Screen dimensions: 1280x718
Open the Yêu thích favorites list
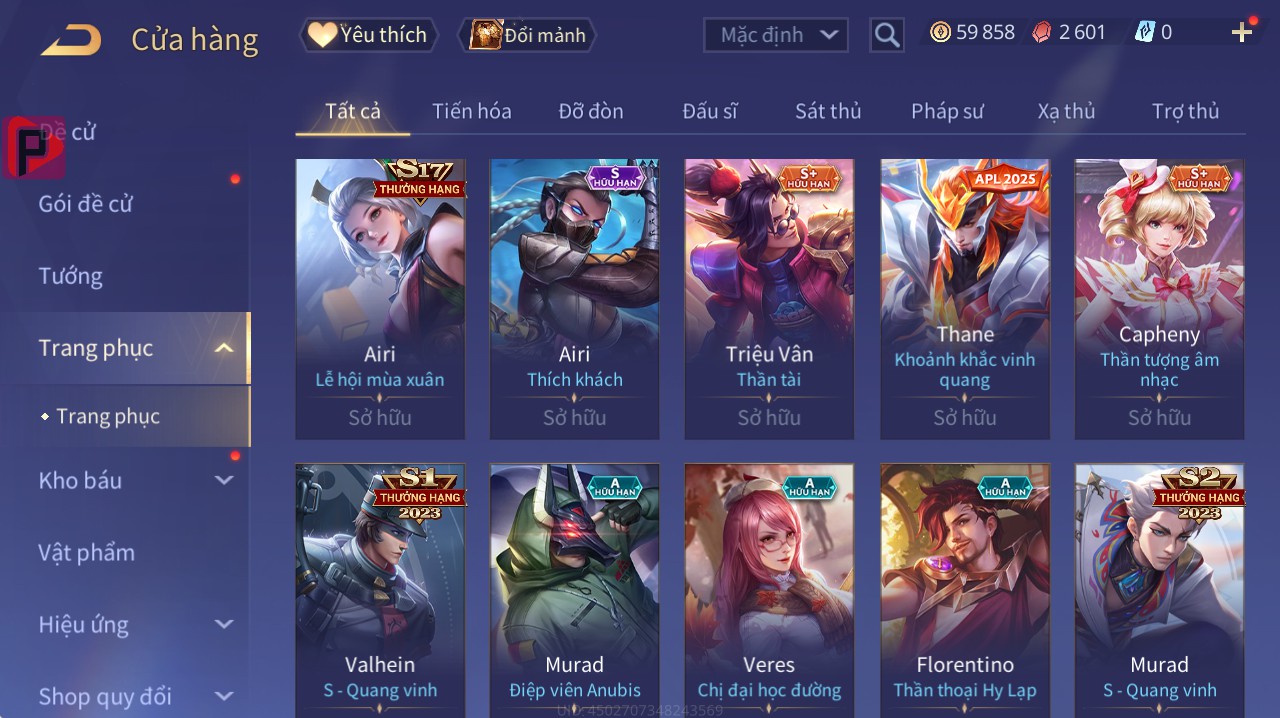click(x=368, y=35)
